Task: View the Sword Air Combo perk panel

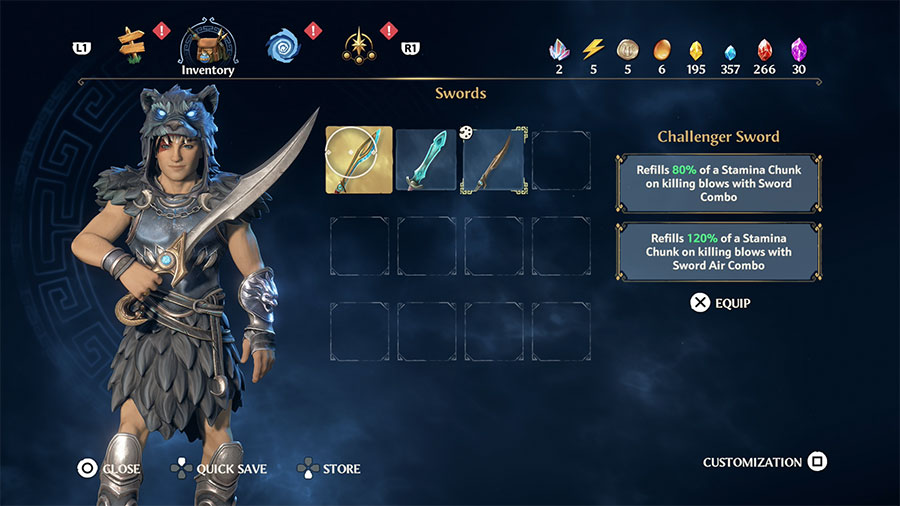Action: pyautogui.click(x=719, y=252)
